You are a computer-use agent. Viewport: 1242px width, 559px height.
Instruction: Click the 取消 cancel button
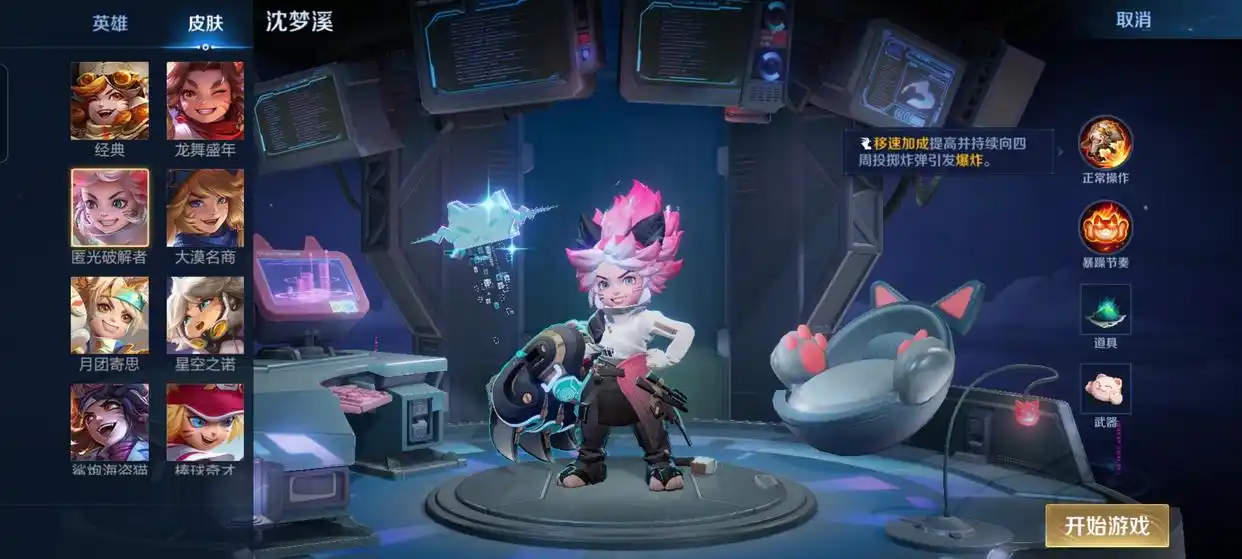[1133, 20]
